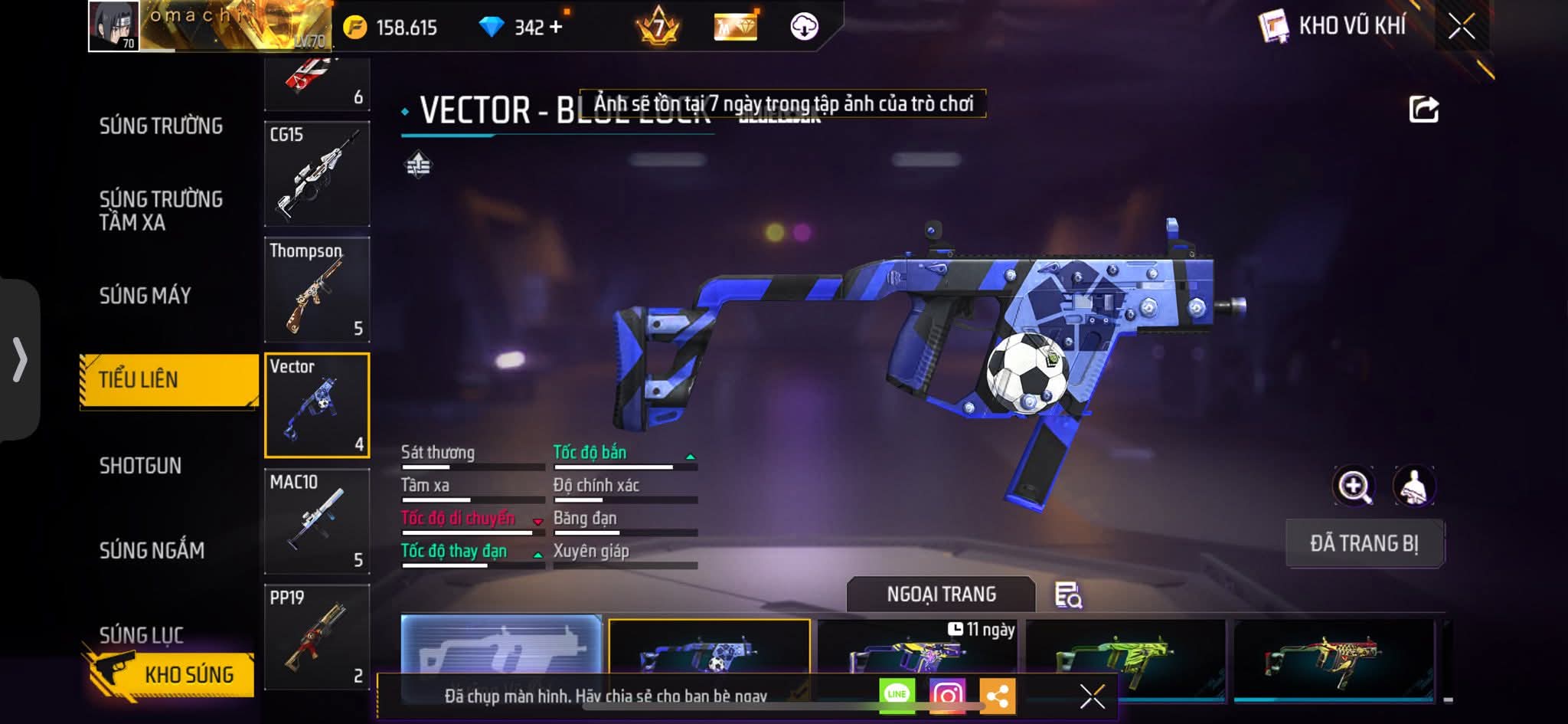1568x724 pixels.
Task: Click the Đã Trang Bị button
Action: 1364,543
